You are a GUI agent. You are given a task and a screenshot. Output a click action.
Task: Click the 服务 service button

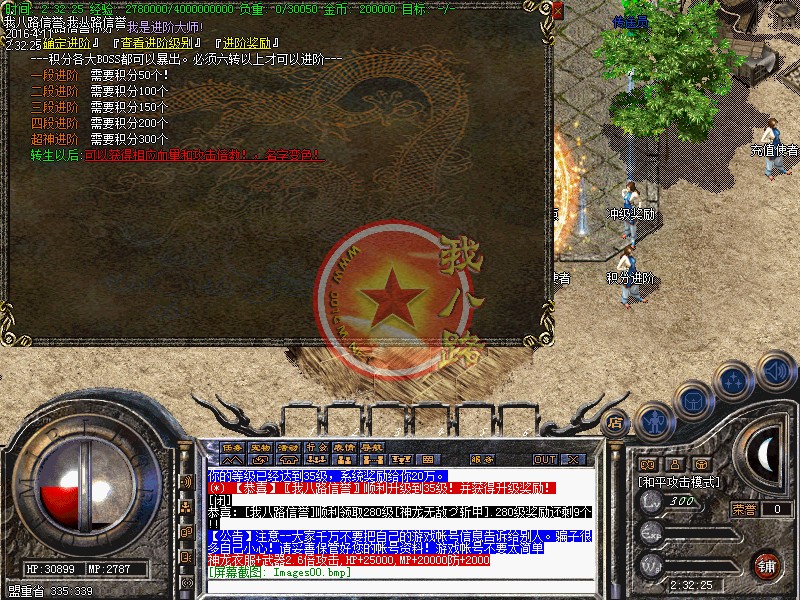481,459
